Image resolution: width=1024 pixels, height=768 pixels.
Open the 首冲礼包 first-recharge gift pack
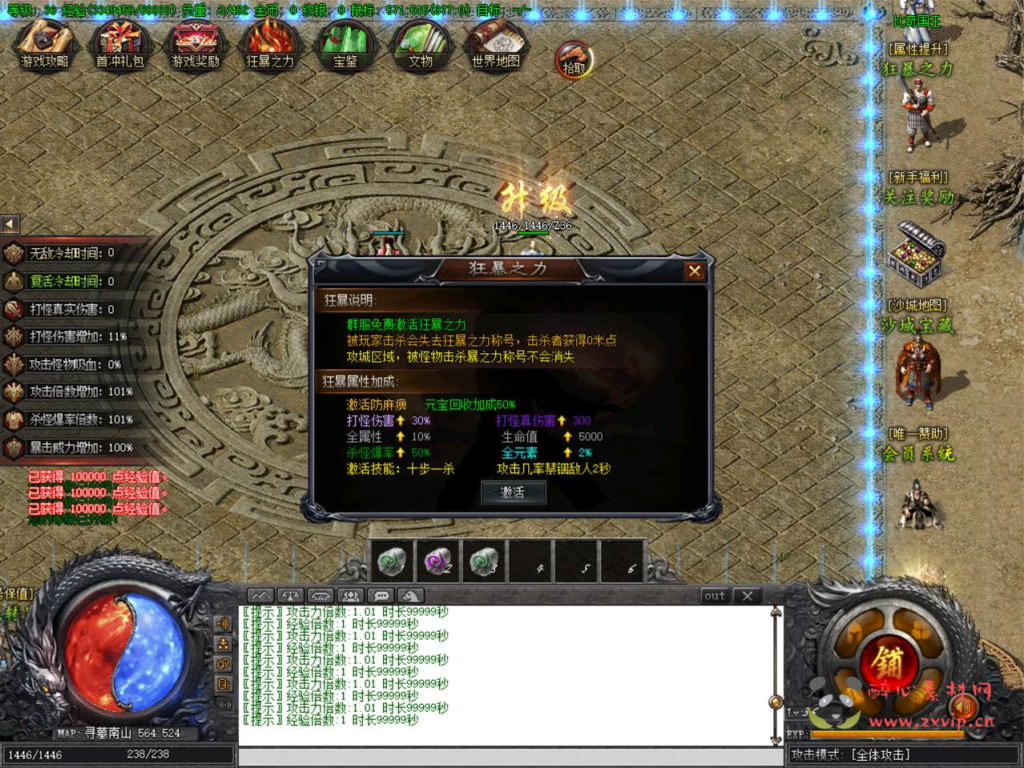click(x=120, y=44)
